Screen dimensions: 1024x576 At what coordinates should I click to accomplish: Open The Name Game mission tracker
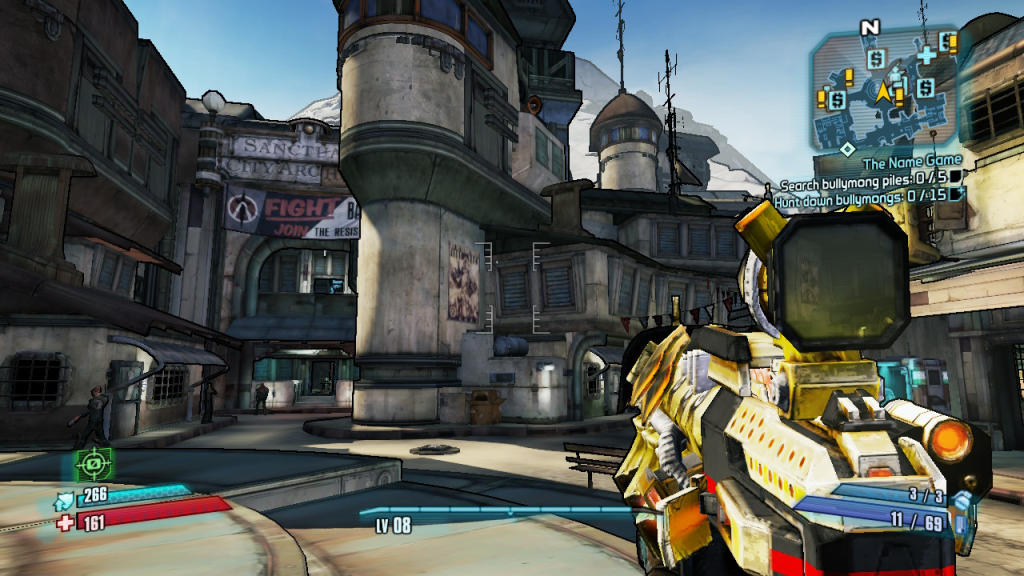[912, 160]
